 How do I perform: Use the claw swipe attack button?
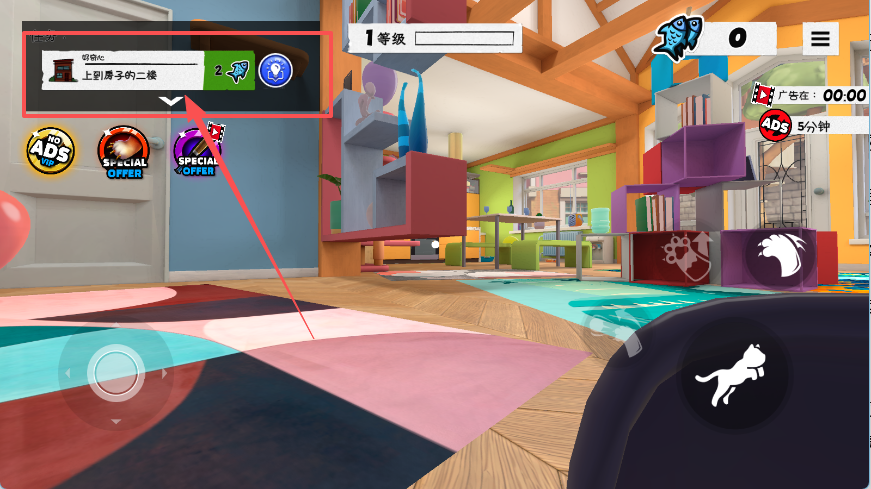point(780,259)
